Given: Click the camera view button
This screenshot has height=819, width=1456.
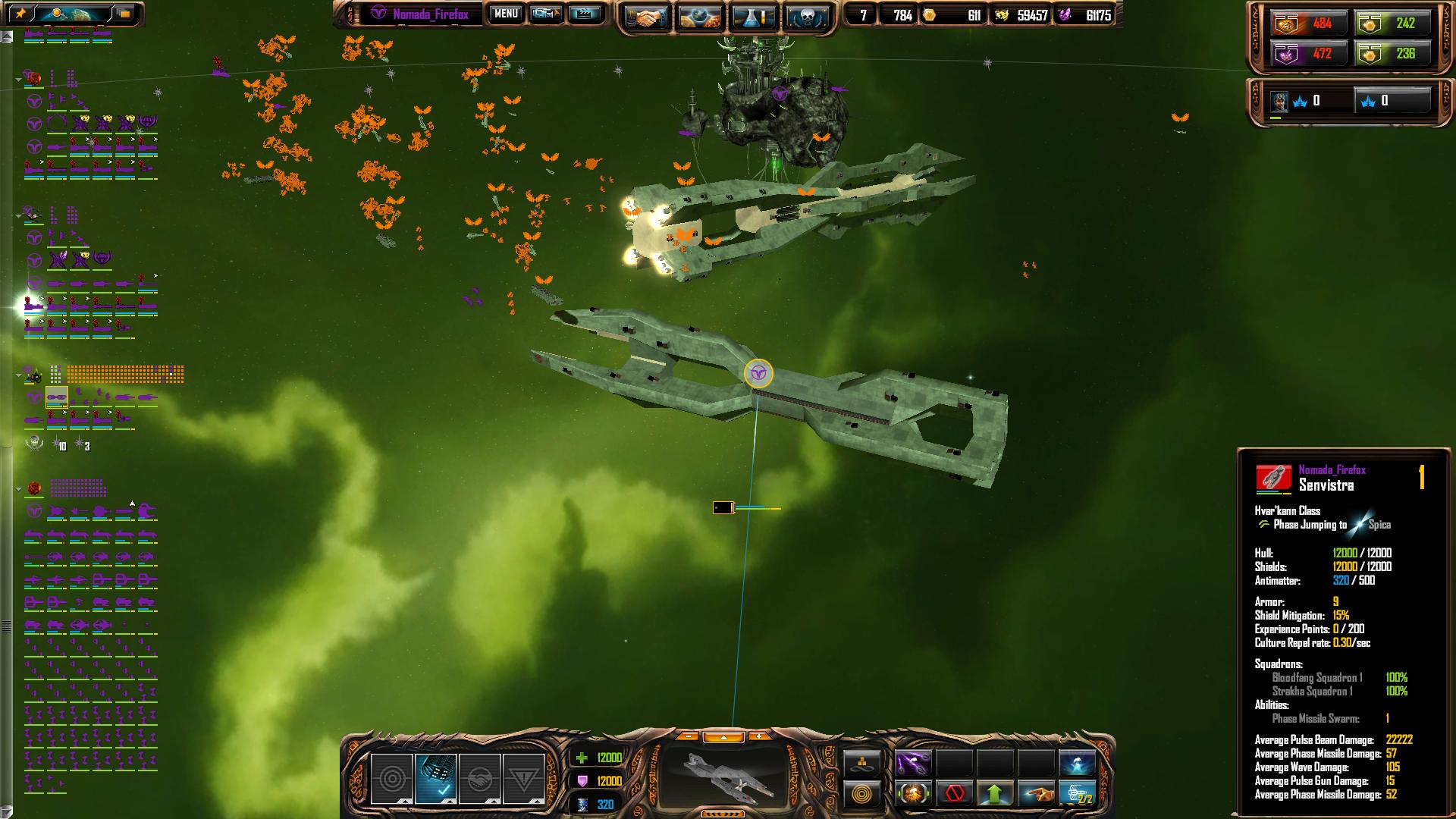Looking at the screenshot, I should (546, 14).
